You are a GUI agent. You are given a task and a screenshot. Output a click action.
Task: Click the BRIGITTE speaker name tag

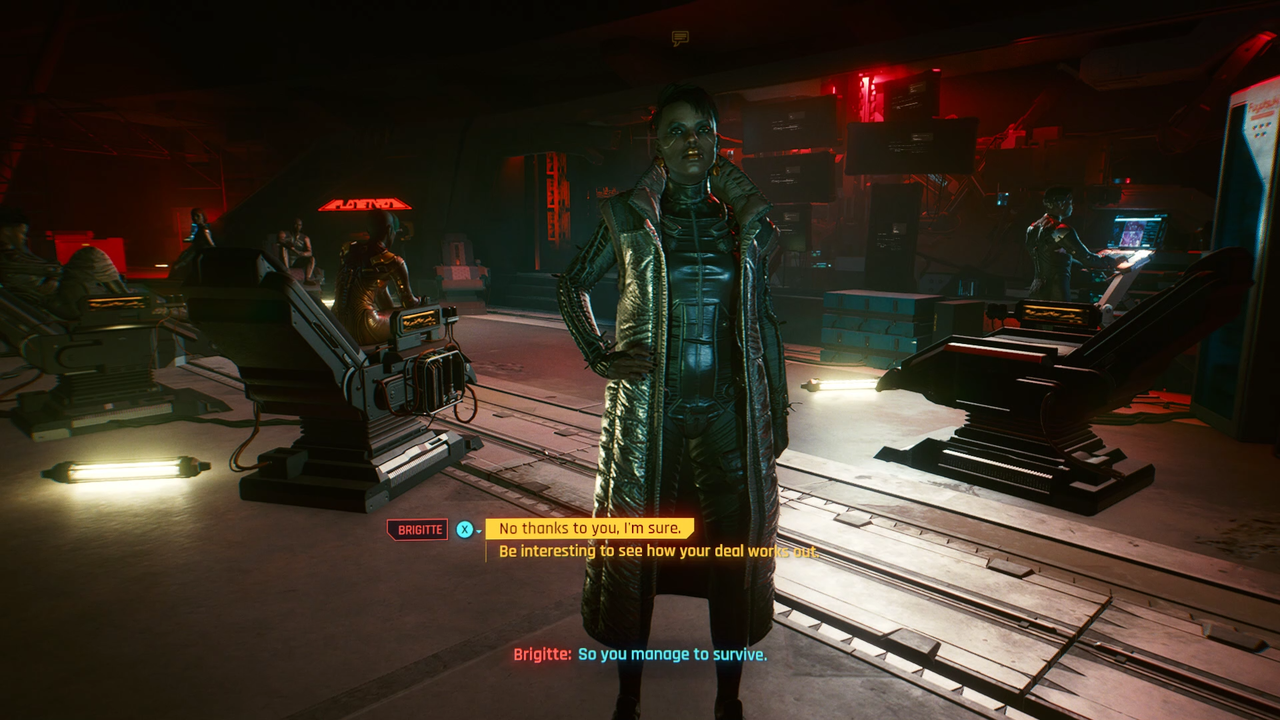417,528
